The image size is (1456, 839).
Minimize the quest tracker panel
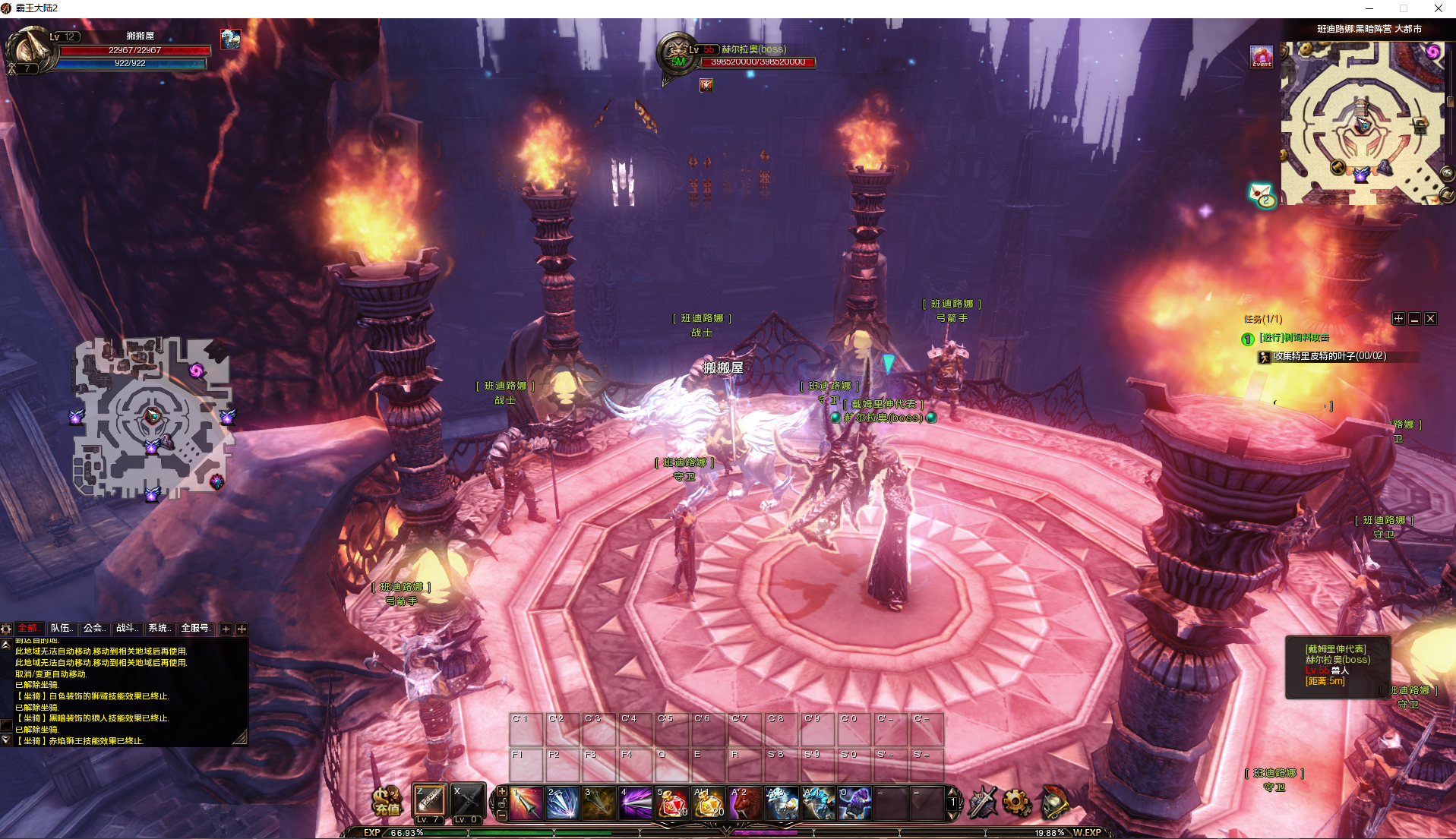(x=1414, y=319)
